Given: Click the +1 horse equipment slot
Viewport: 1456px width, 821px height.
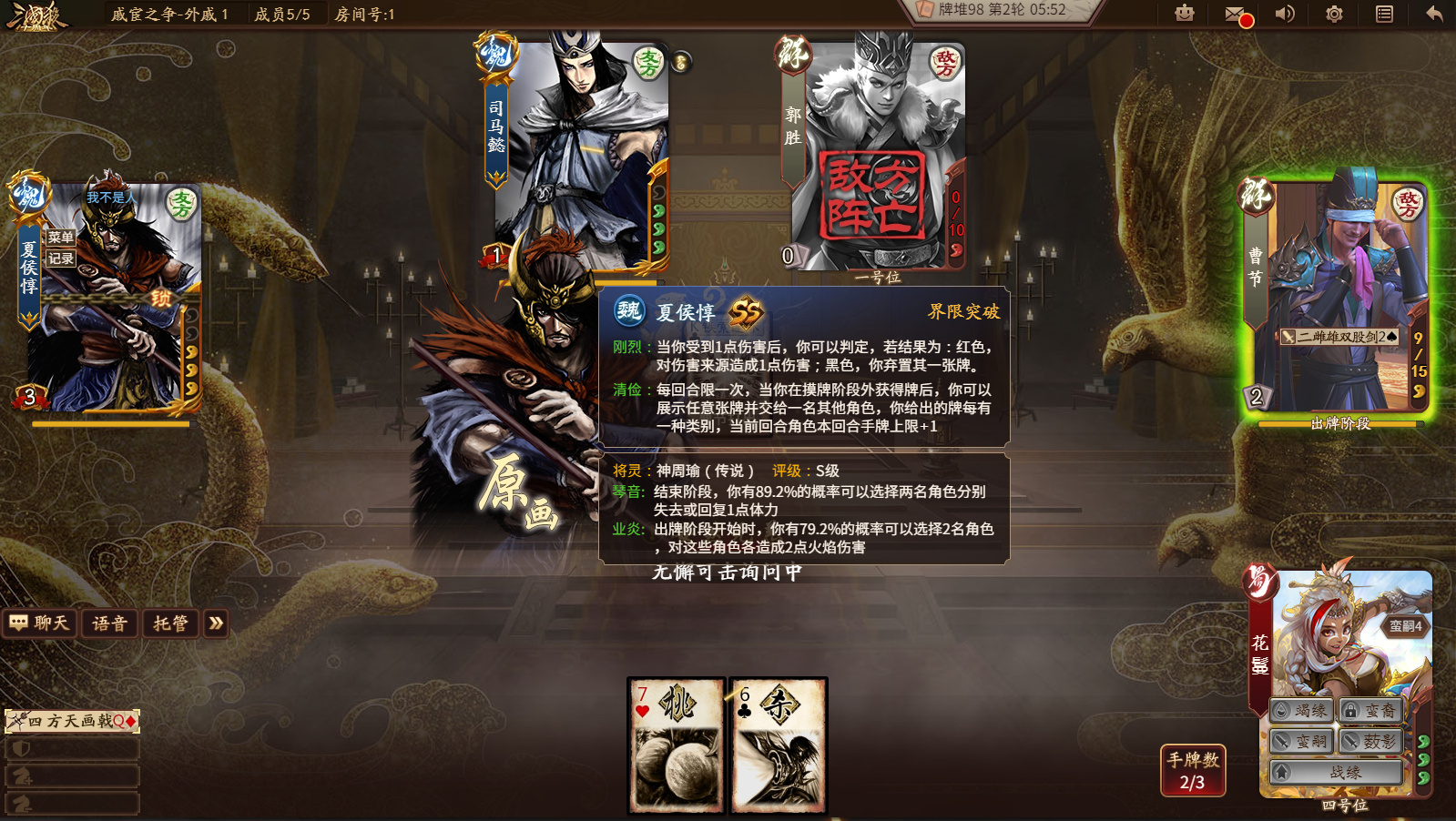Looking at the screenshot, I should (73, 775).
